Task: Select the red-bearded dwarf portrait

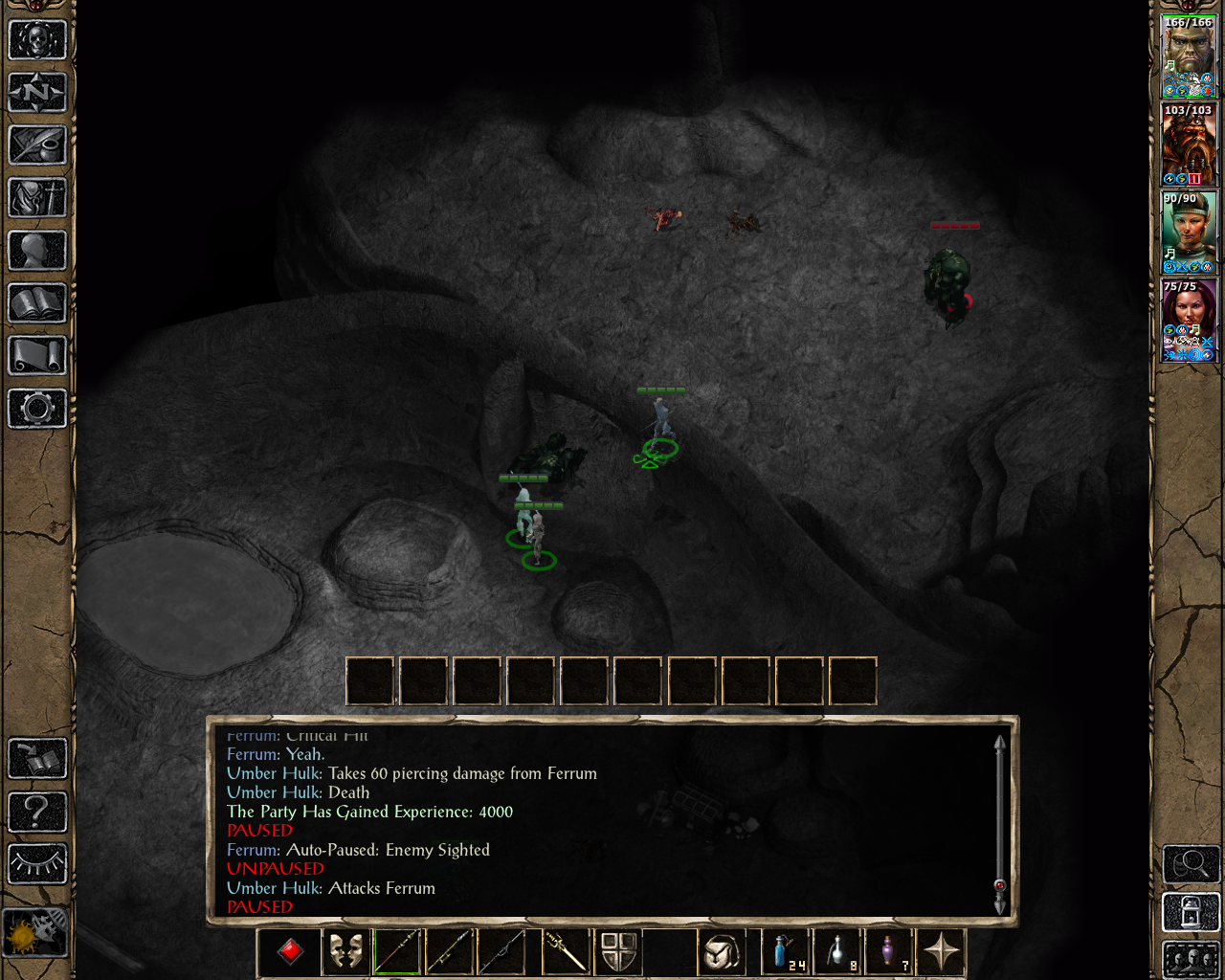Action: coord(1188,144)
